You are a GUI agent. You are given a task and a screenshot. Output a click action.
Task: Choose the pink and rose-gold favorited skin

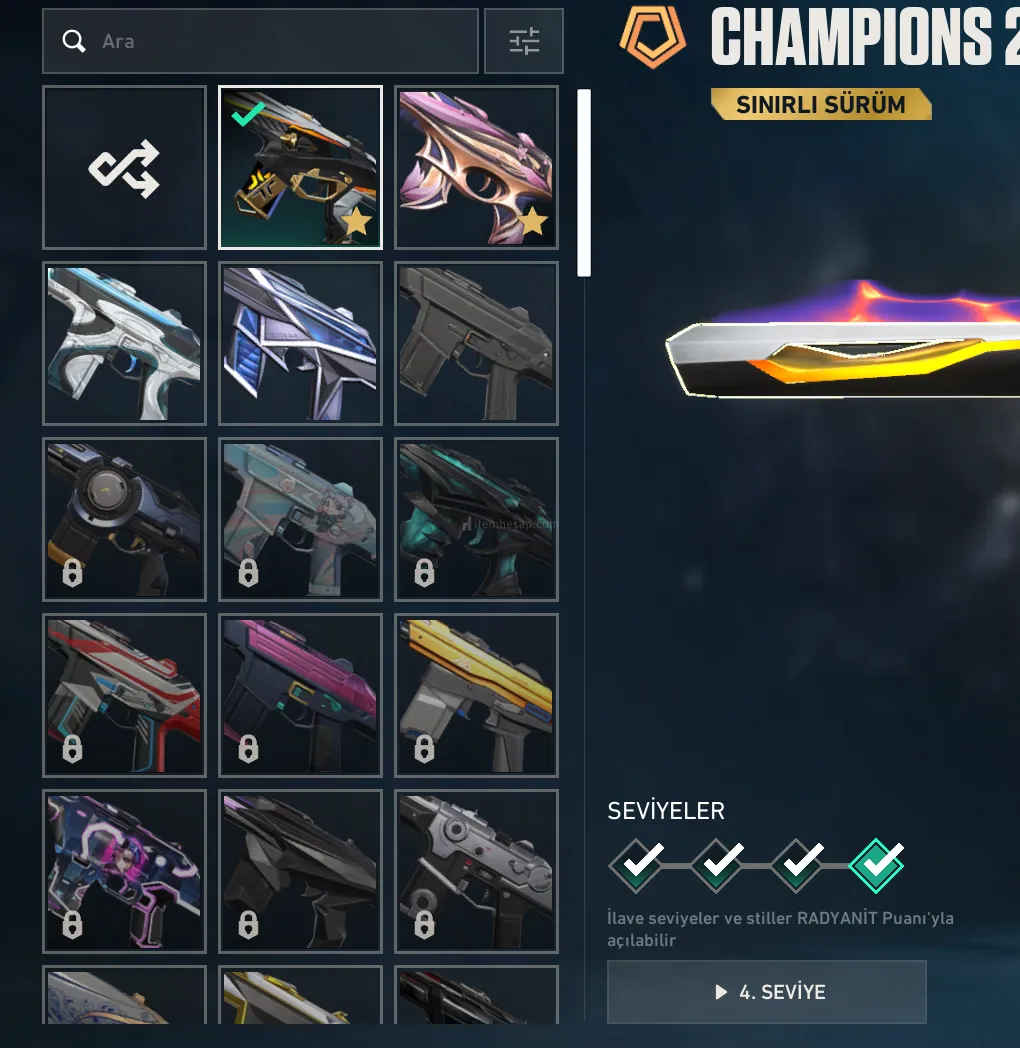pos(476,168)
